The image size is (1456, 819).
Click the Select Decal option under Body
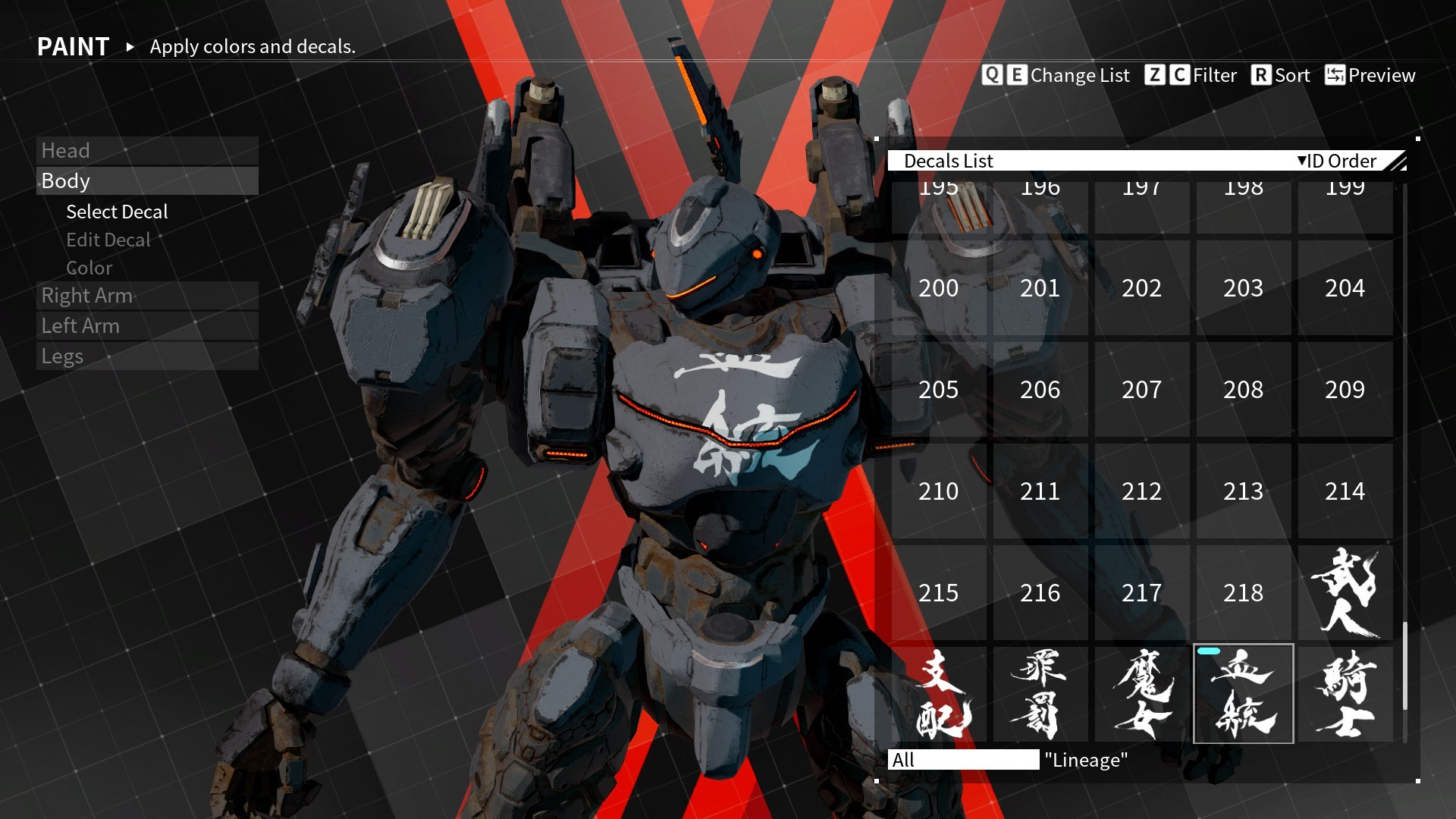click(x=117, y=212)
